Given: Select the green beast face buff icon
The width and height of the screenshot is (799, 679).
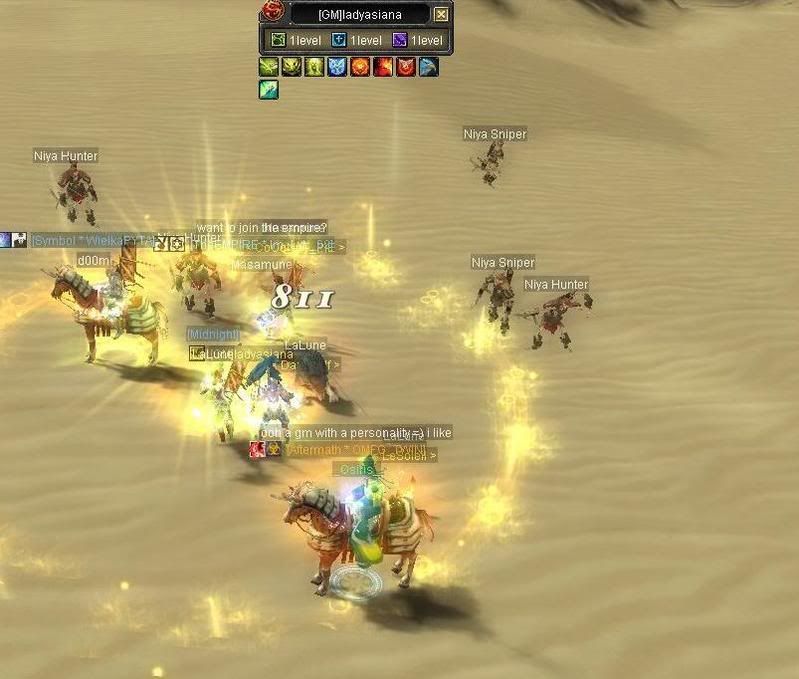Looking at the screenshot, I should (x=291, y=67).
